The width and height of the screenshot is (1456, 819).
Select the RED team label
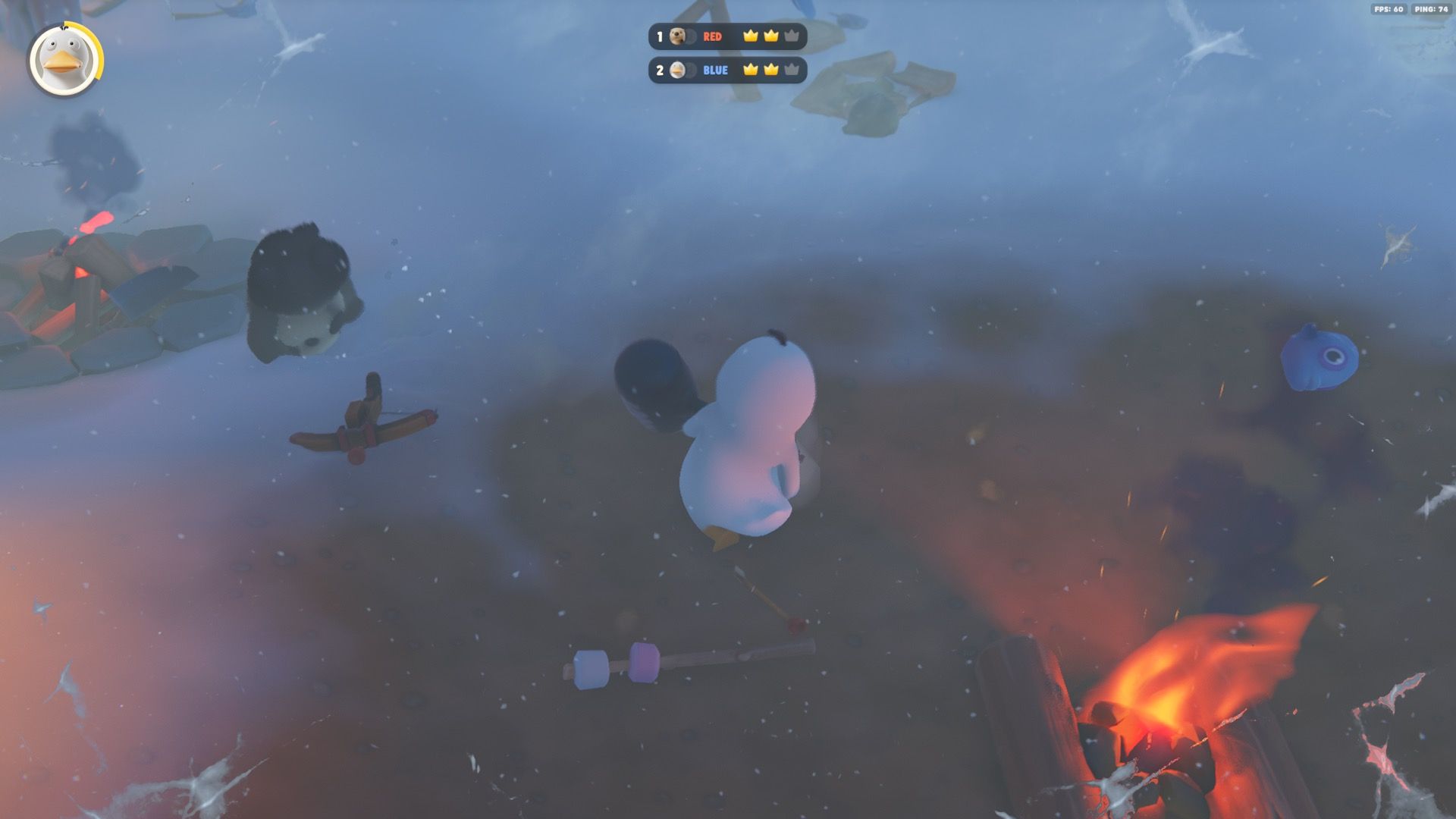(x=713, y=36)
